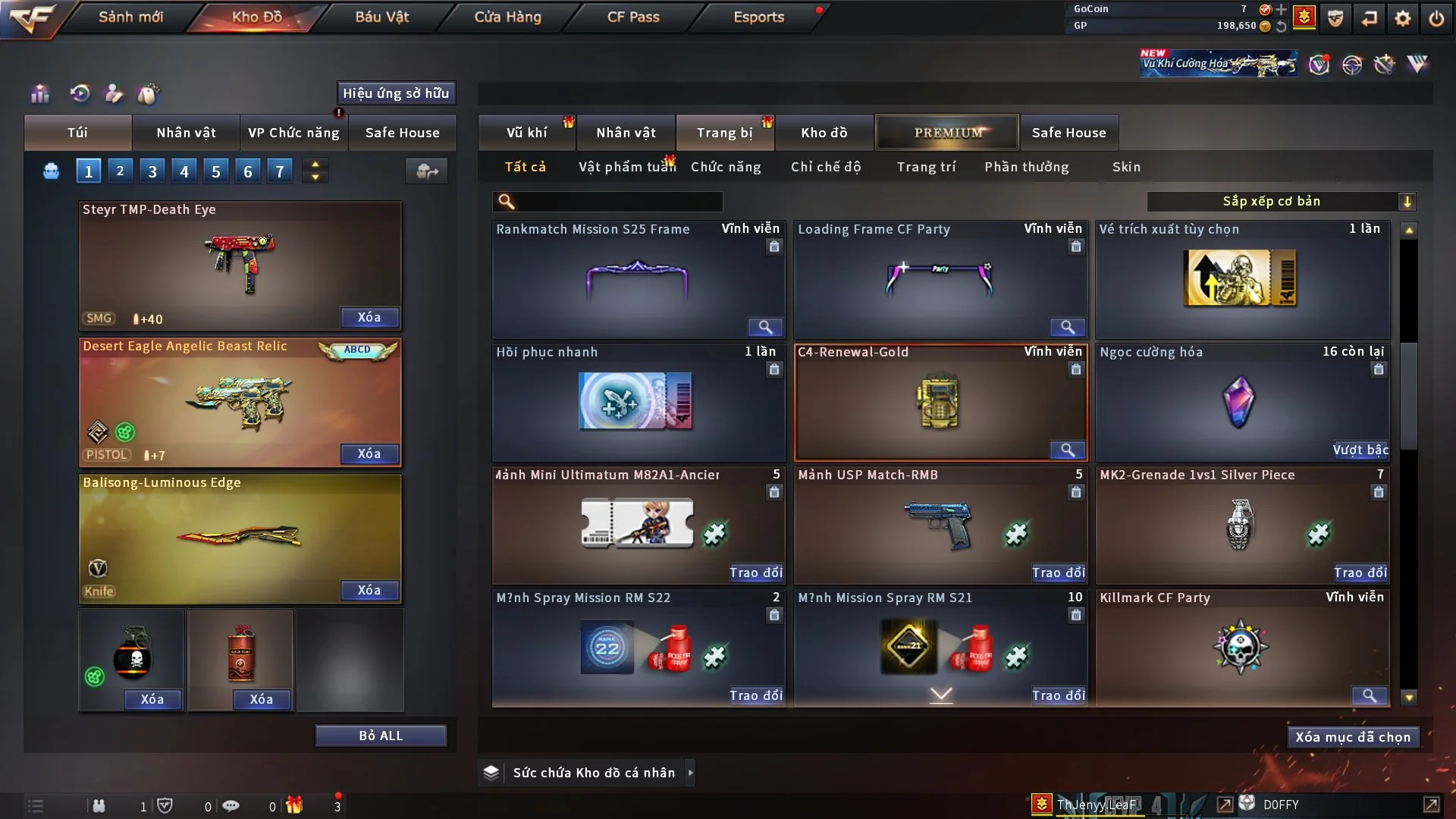Click the inventory search field

618,201
